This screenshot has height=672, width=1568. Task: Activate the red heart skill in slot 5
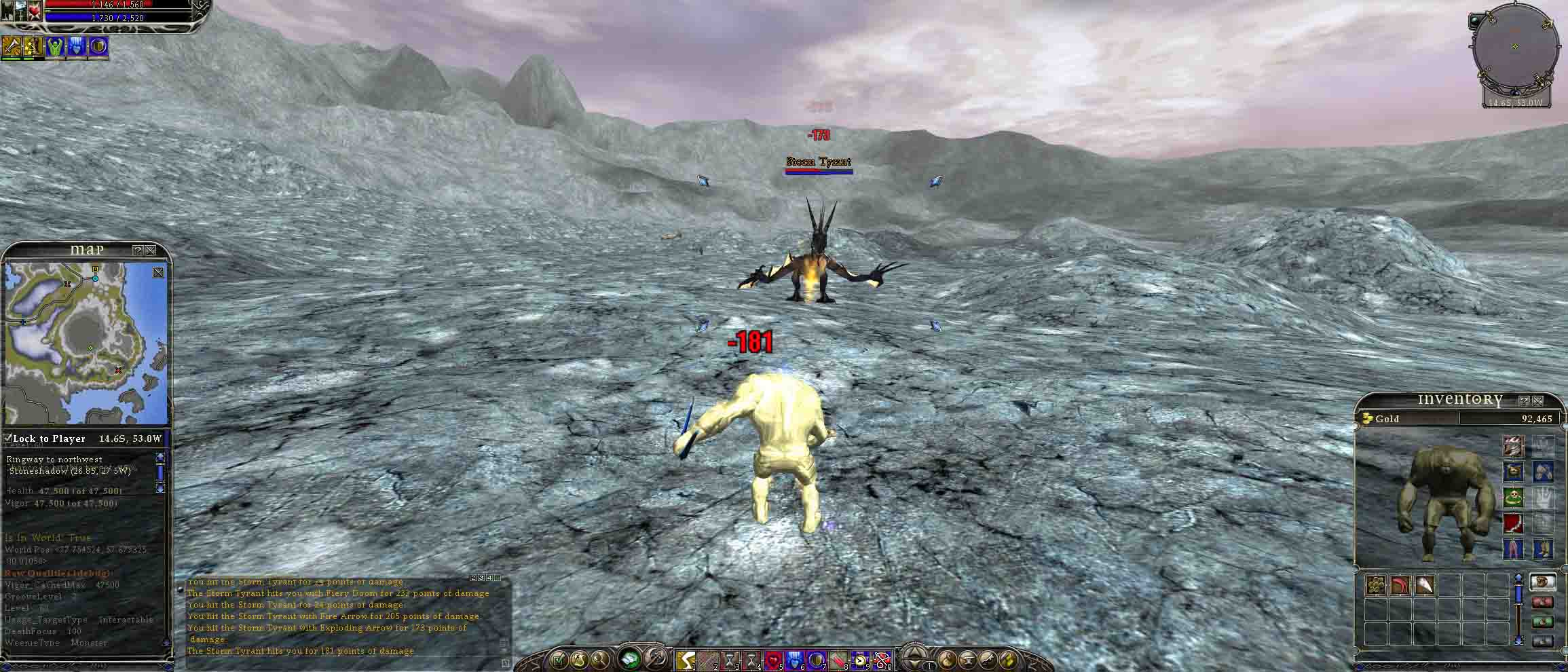click(x=774, y=659)
